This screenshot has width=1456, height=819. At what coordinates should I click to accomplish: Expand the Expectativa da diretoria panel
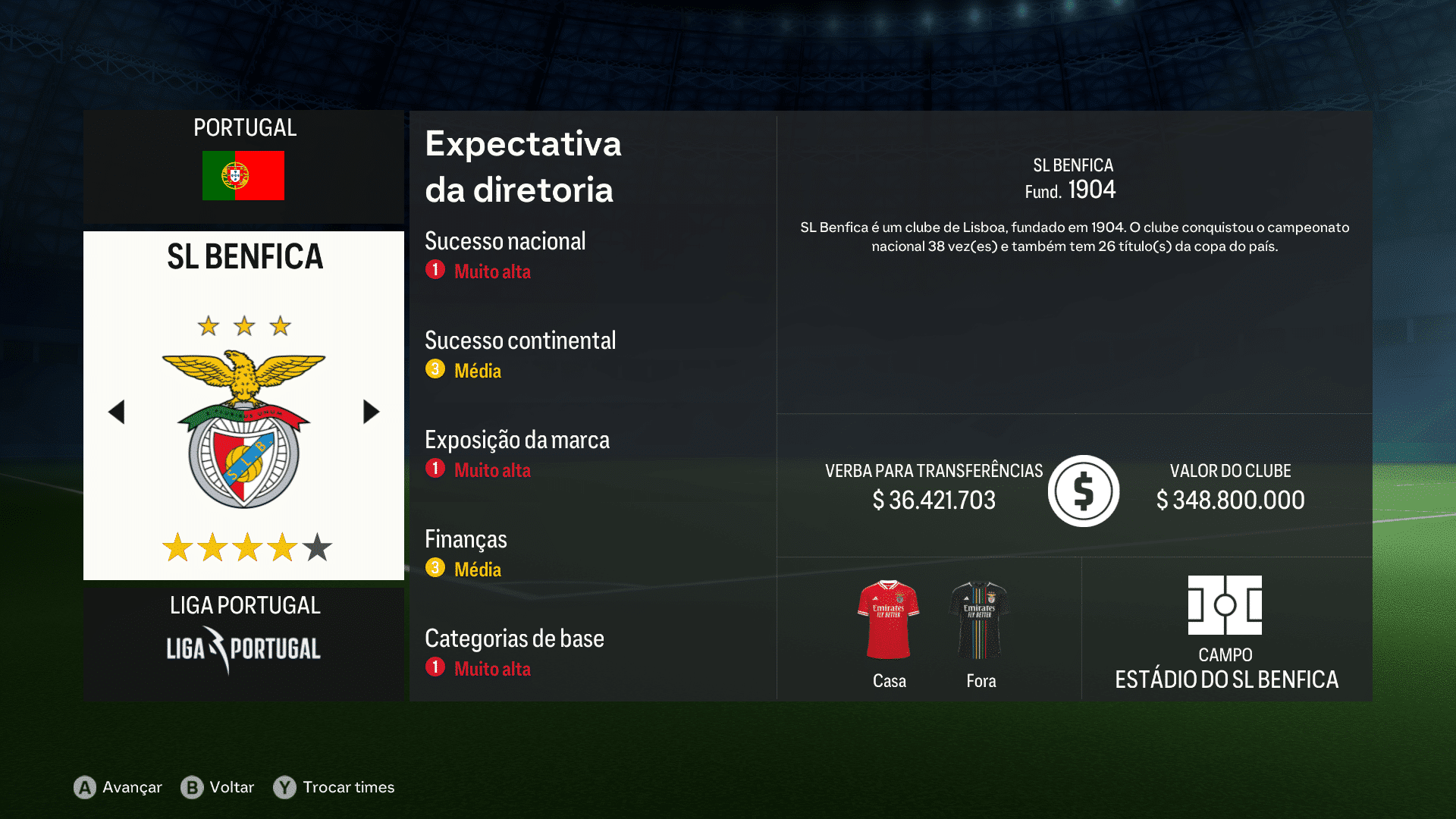point(522,167)
